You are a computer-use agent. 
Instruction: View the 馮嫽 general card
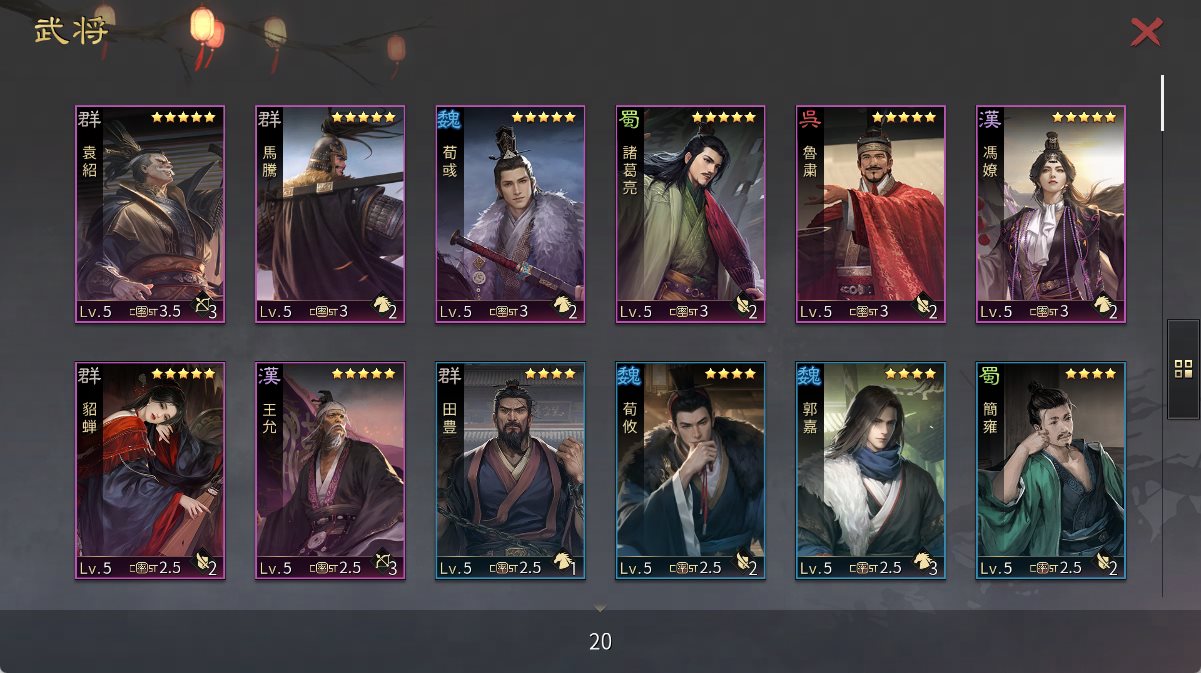[x=1050, y=214]
